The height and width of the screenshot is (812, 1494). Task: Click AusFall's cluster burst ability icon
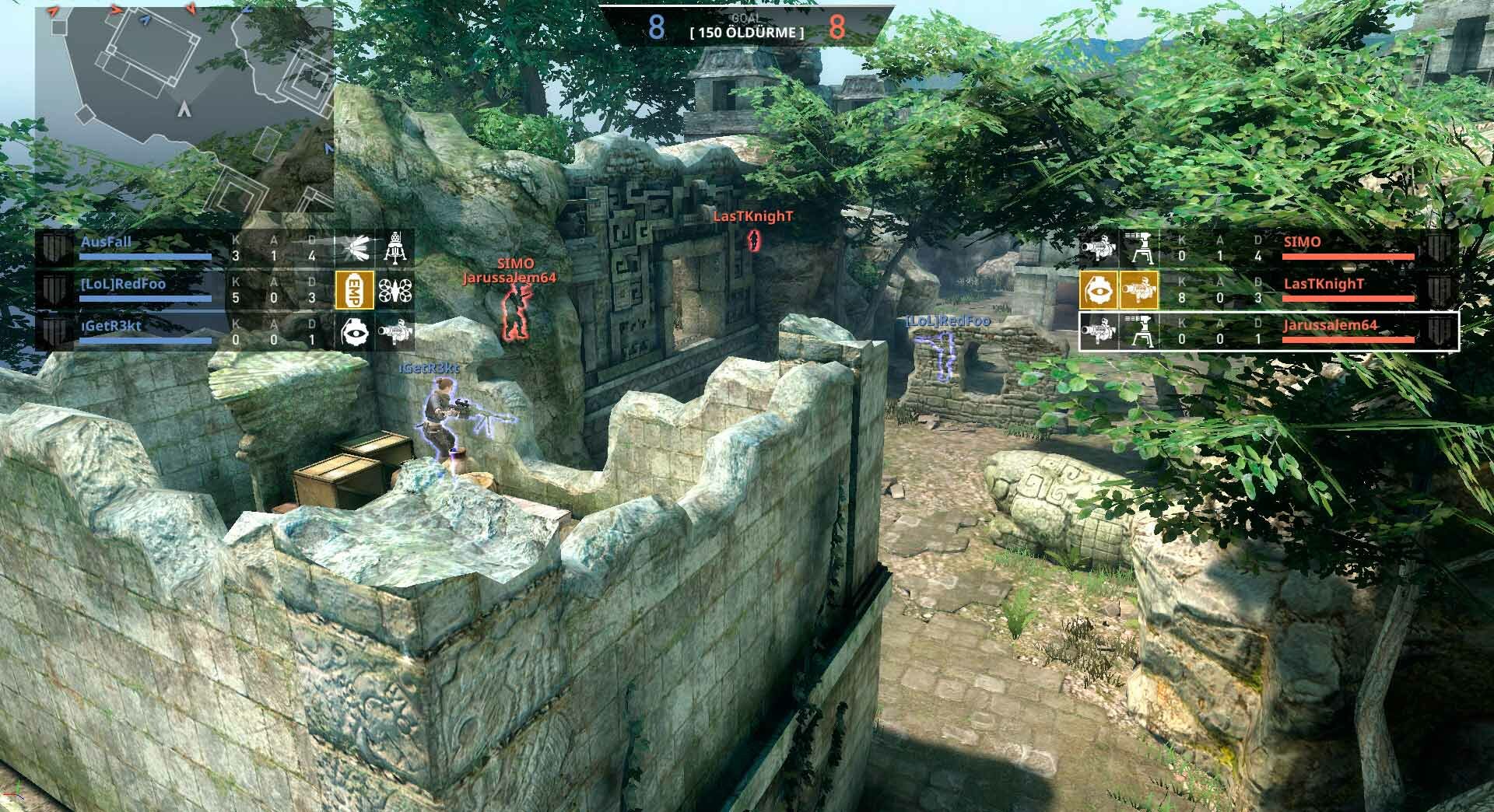[354, 248]
